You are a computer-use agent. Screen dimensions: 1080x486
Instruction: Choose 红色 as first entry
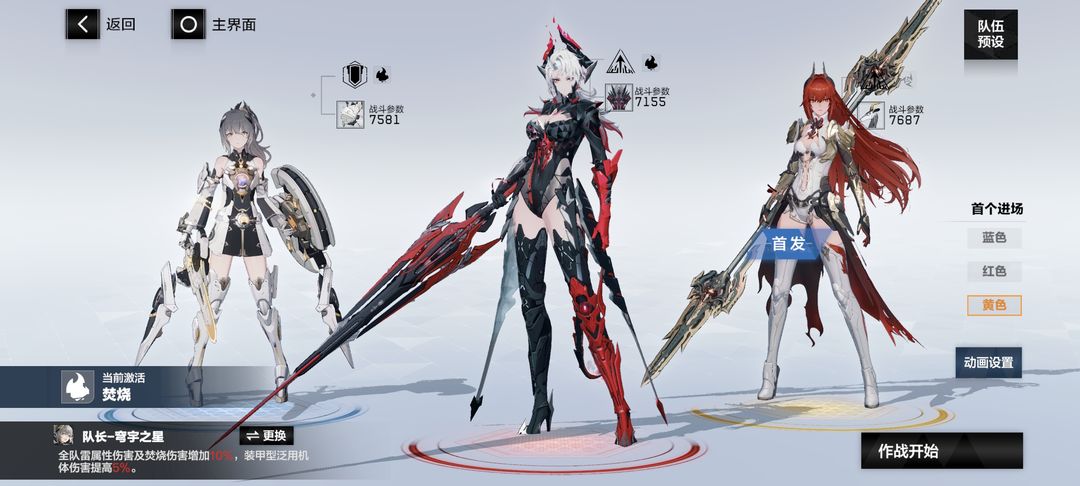point(994,272)
